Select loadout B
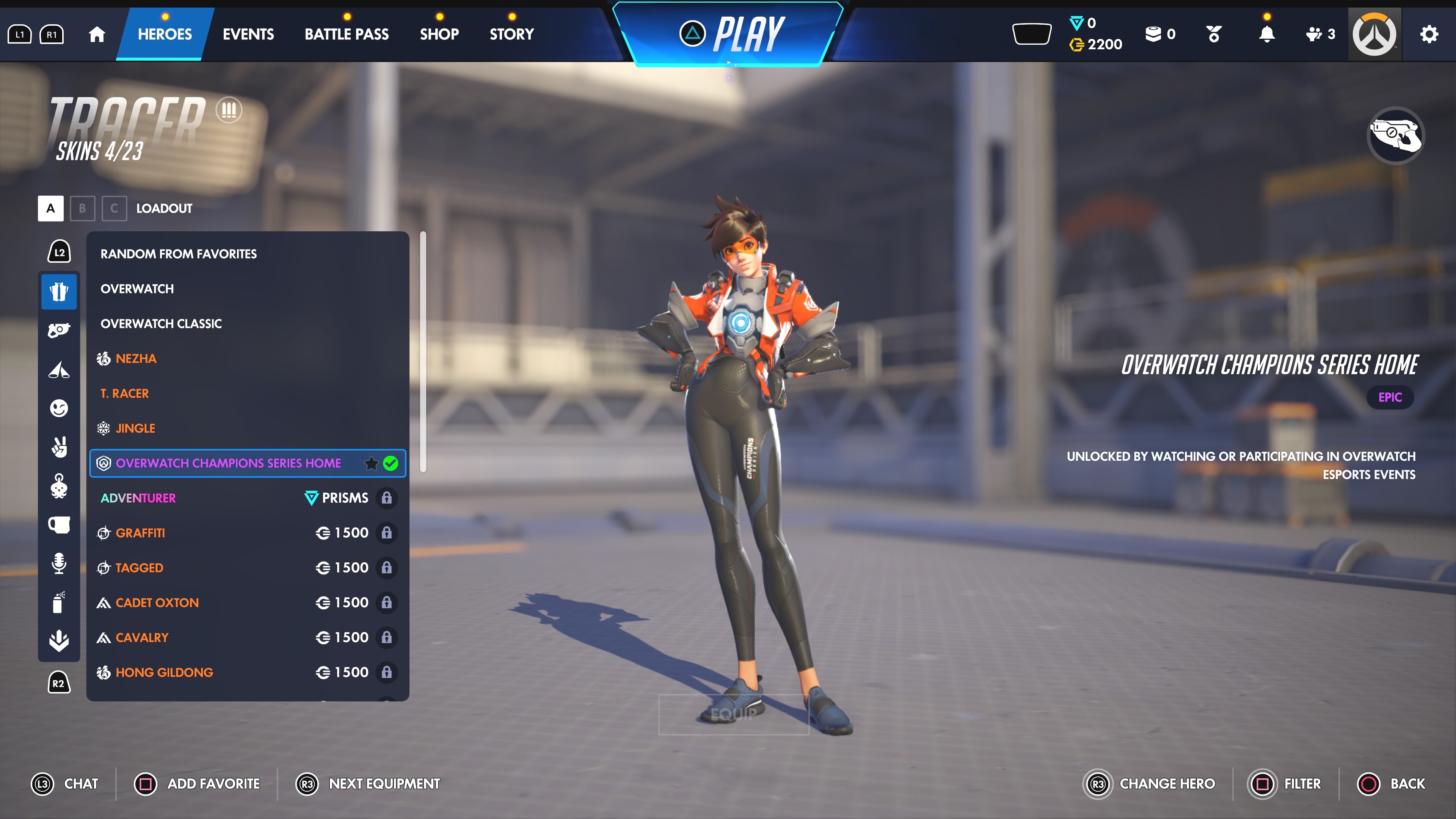This screenshot has width=1456, height=819. (x=83, y=208)
